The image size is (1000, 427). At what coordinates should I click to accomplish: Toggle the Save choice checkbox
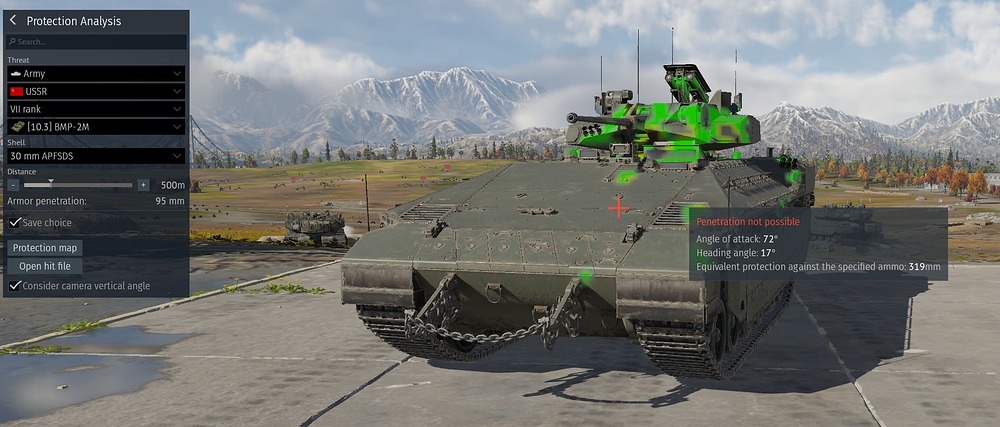tap(15, 223)
